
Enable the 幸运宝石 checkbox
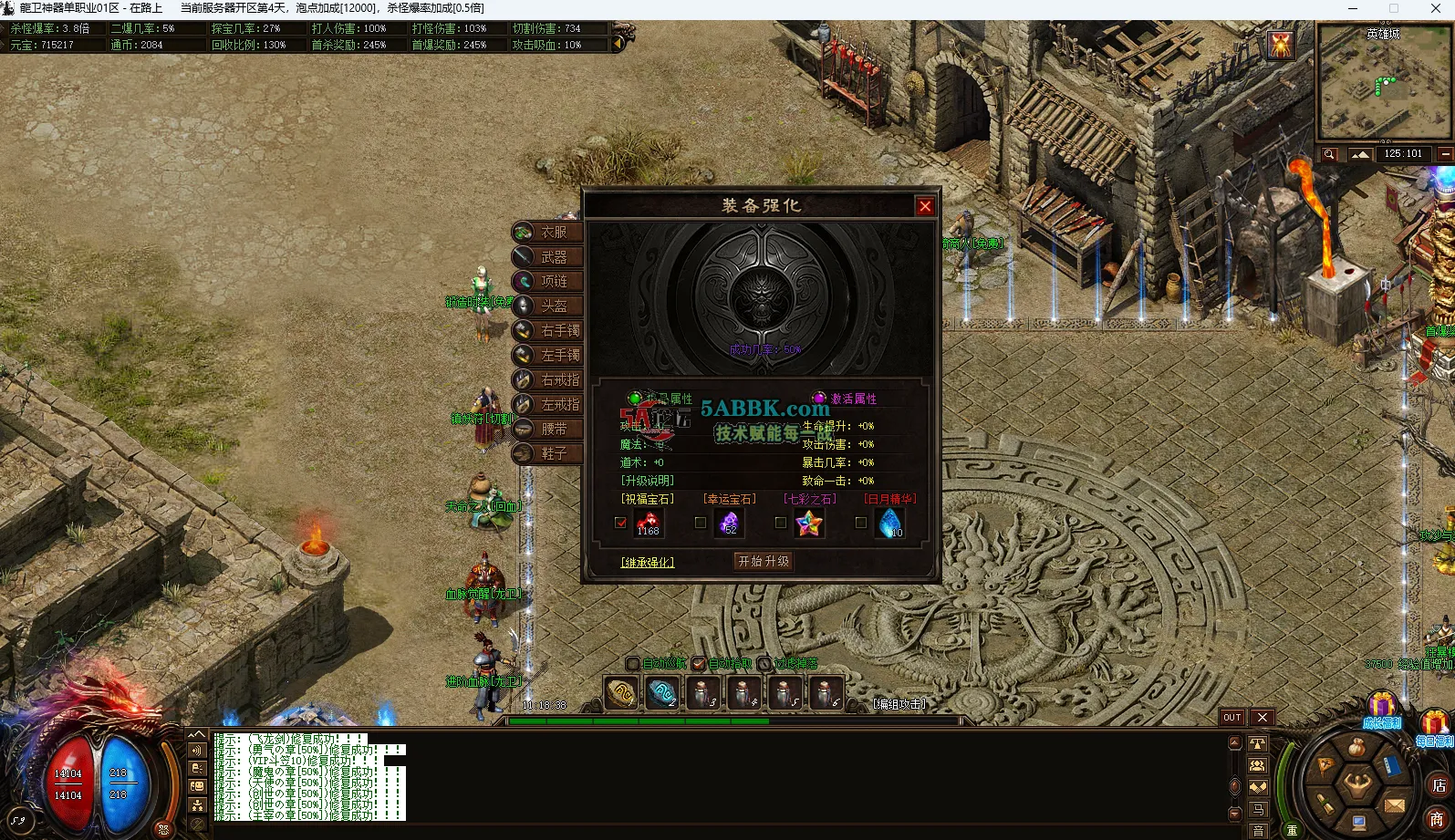click(701, 524)
